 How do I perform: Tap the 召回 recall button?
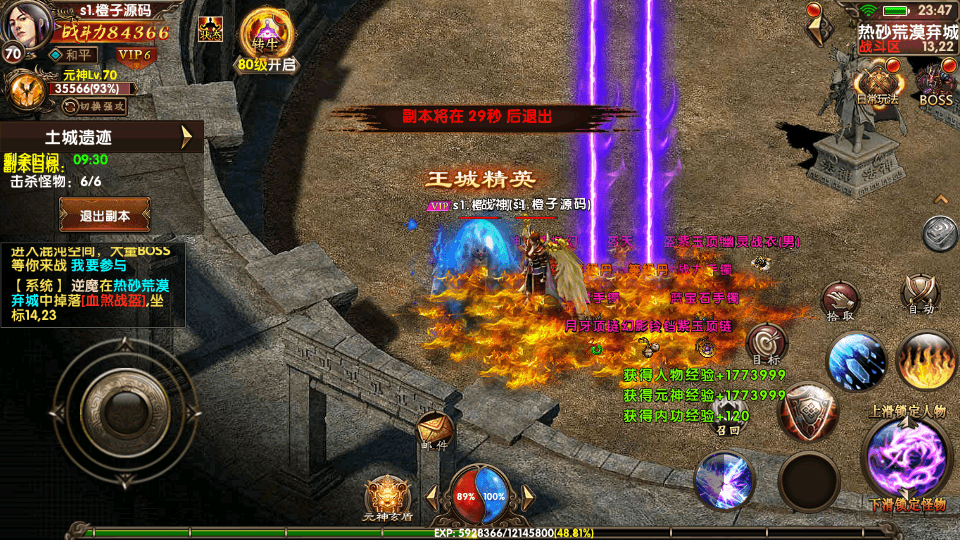tap(728, 418)
